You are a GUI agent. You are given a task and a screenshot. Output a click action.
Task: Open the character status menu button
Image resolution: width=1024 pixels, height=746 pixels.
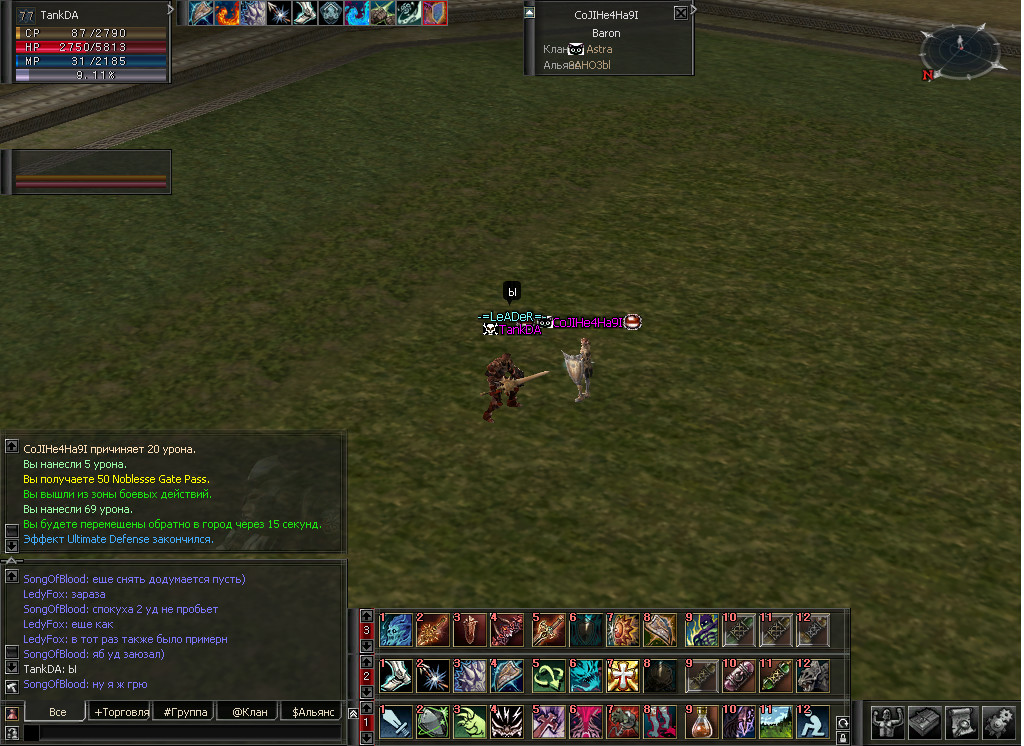pyautogui.click(x=887, y=721)
